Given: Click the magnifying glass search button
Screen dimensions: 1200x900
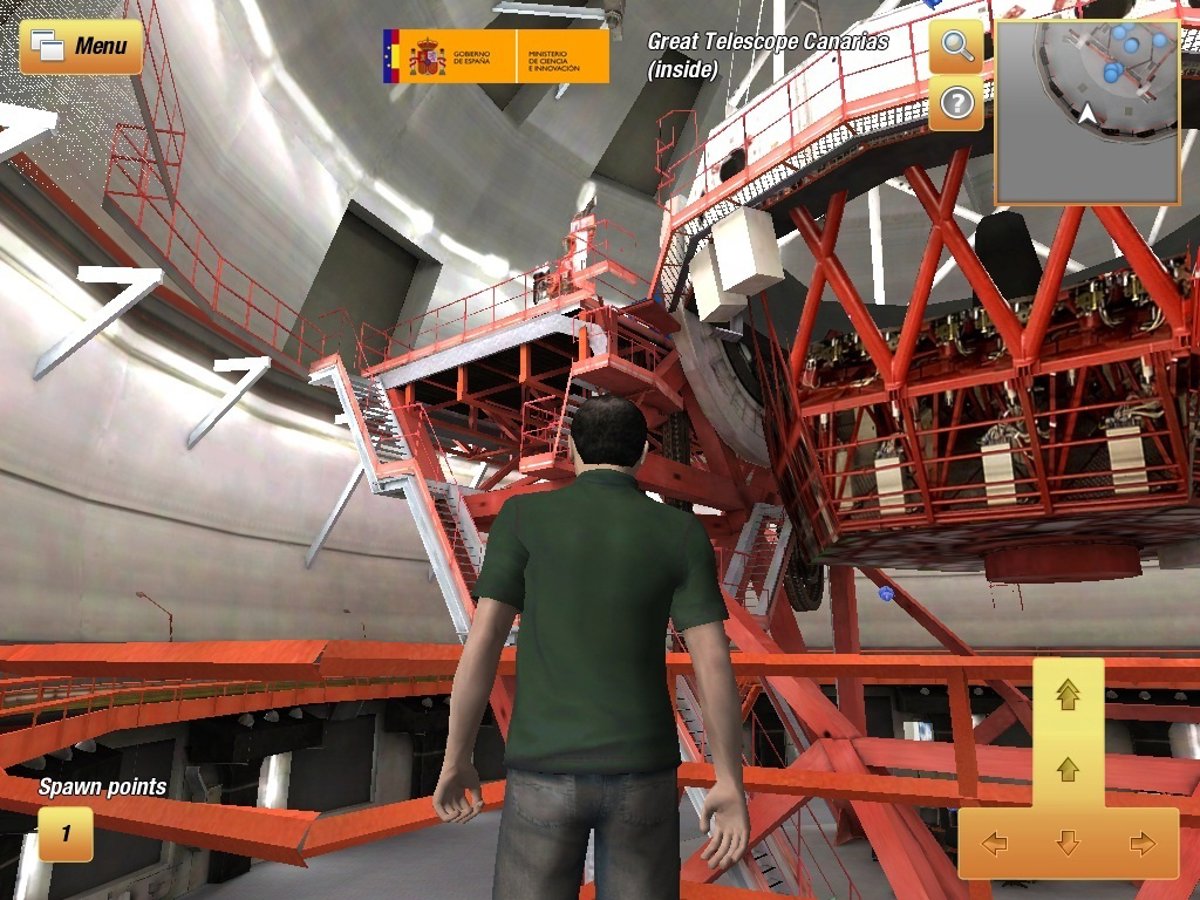Looking at the screenshot, I should [x=956, y=47].
